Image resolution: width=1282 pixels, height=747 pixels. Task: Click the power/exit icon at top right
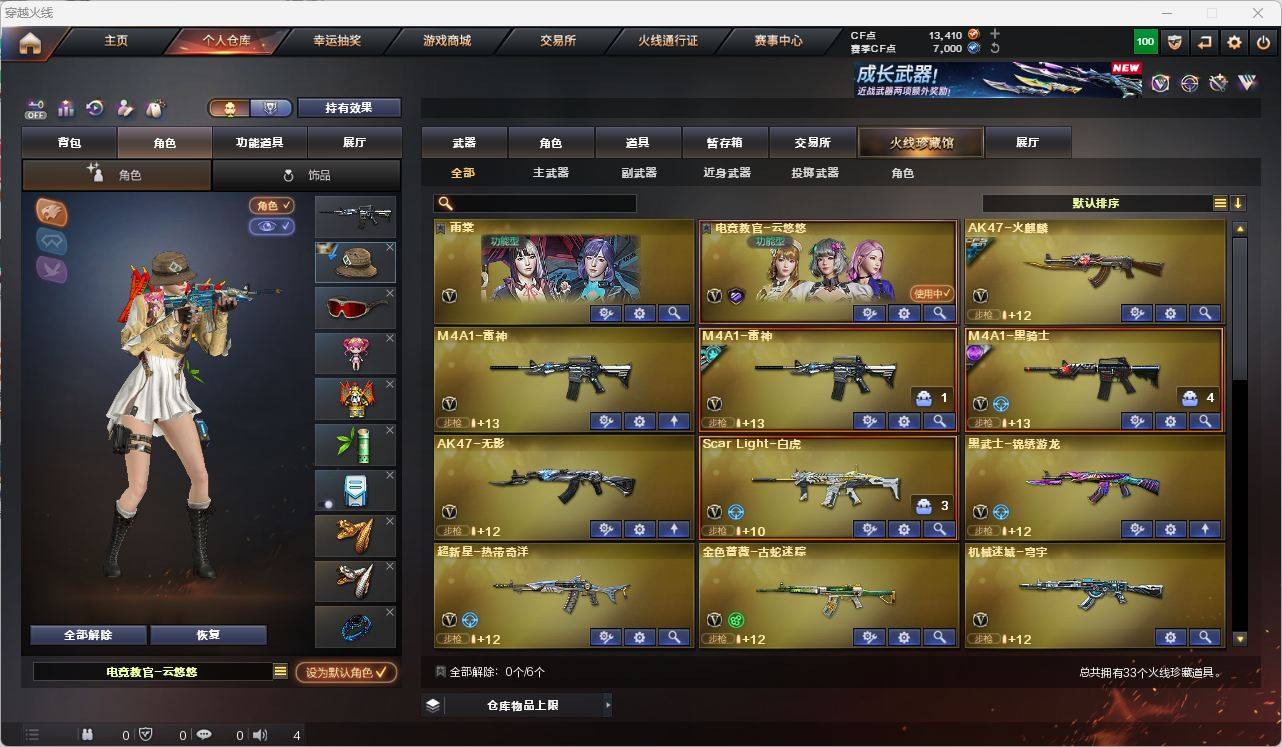(1262, 42)
